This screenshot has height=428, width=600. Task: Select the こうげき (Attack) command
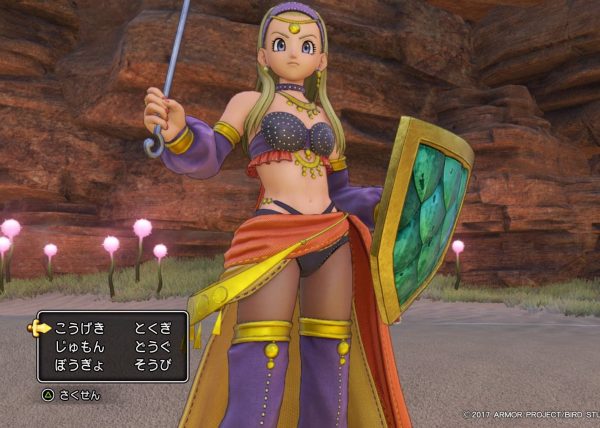click(x=80, y=328)
